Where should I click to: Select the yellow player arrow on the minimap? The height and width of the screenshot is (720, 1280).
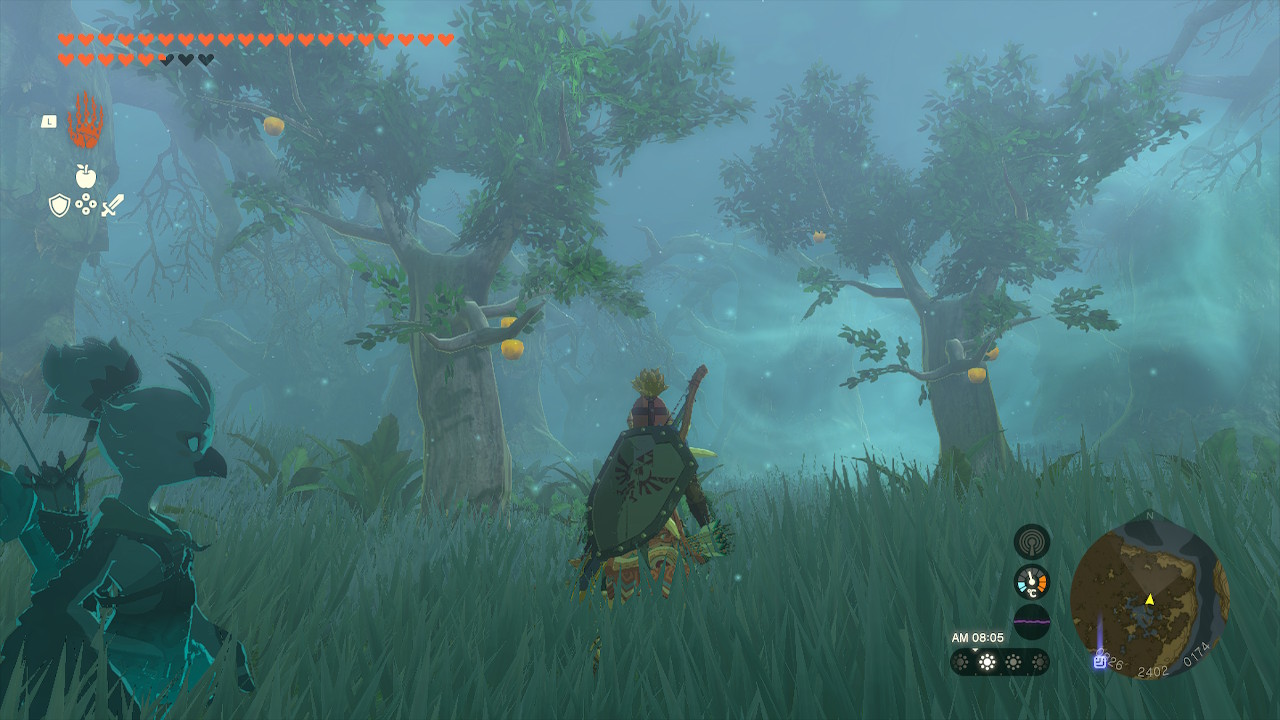1149,600
